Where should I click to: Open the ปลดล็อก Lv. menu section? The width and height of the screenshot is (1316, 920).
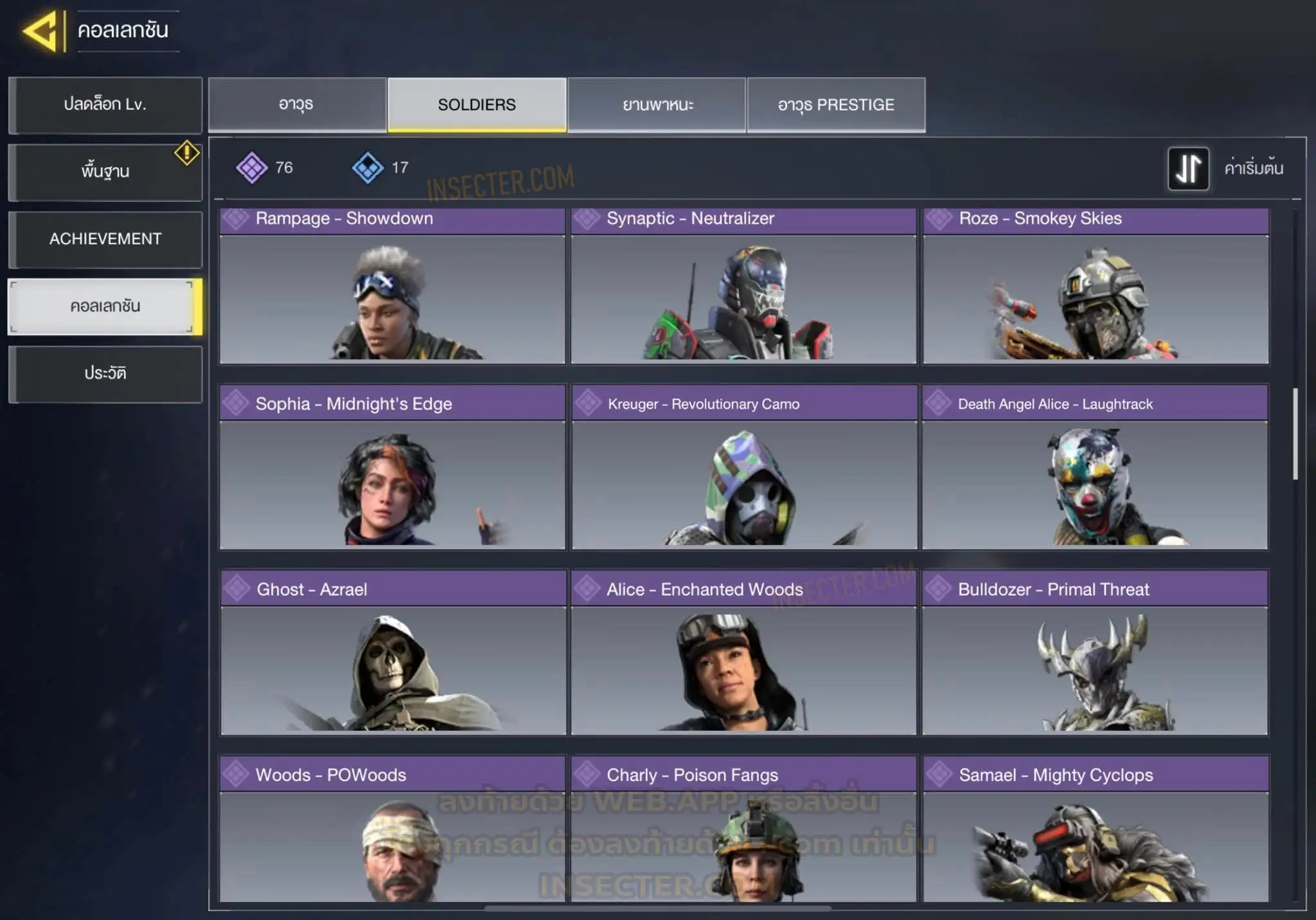coord(105,105)
